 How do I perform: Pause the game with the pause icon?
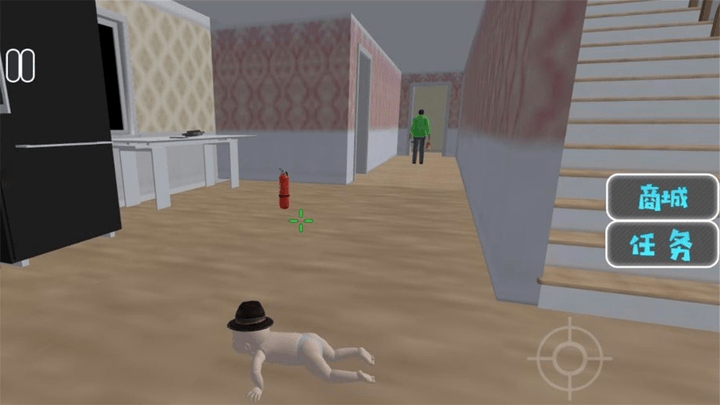tap(20, 66)
